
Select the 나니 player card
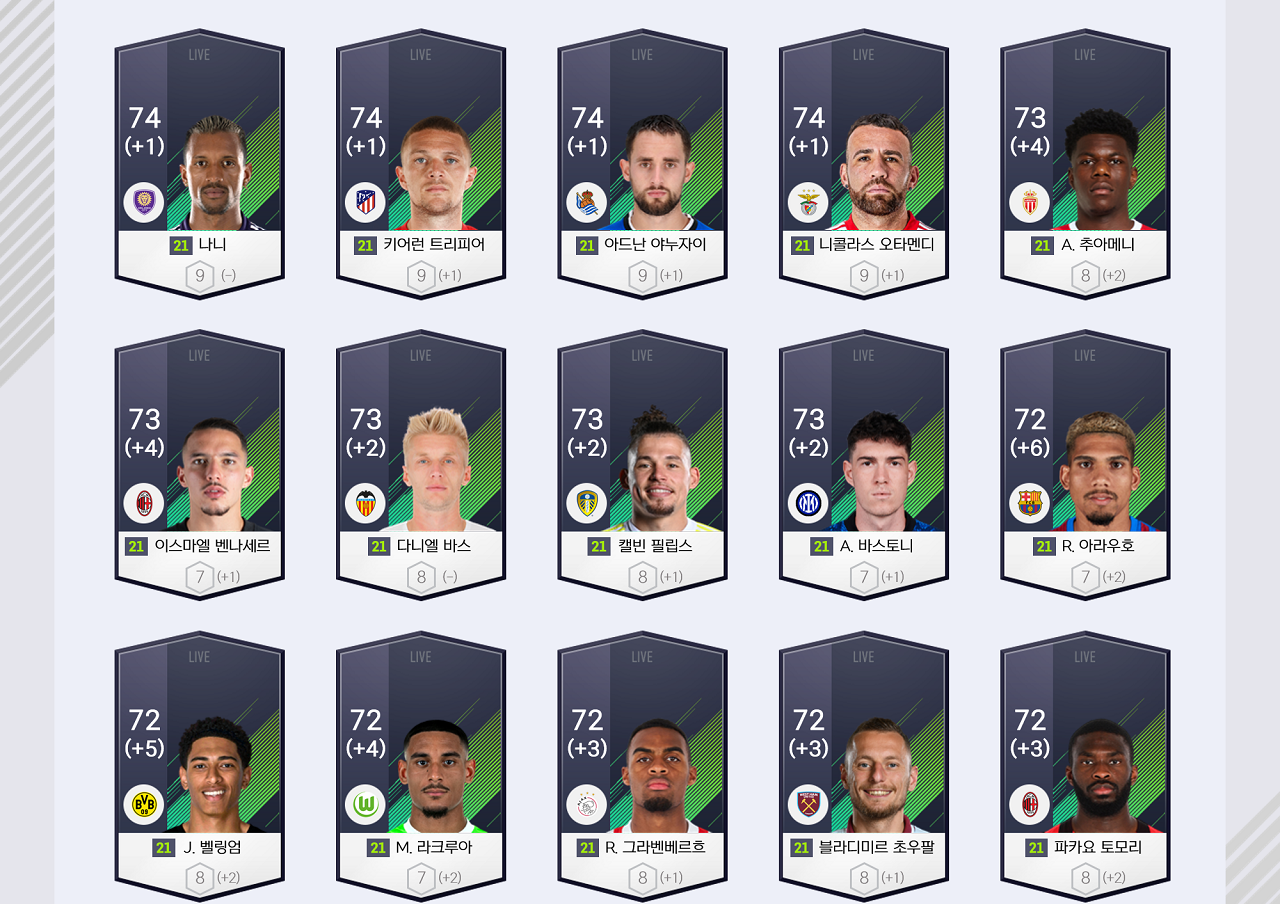(x=199, y=165)
